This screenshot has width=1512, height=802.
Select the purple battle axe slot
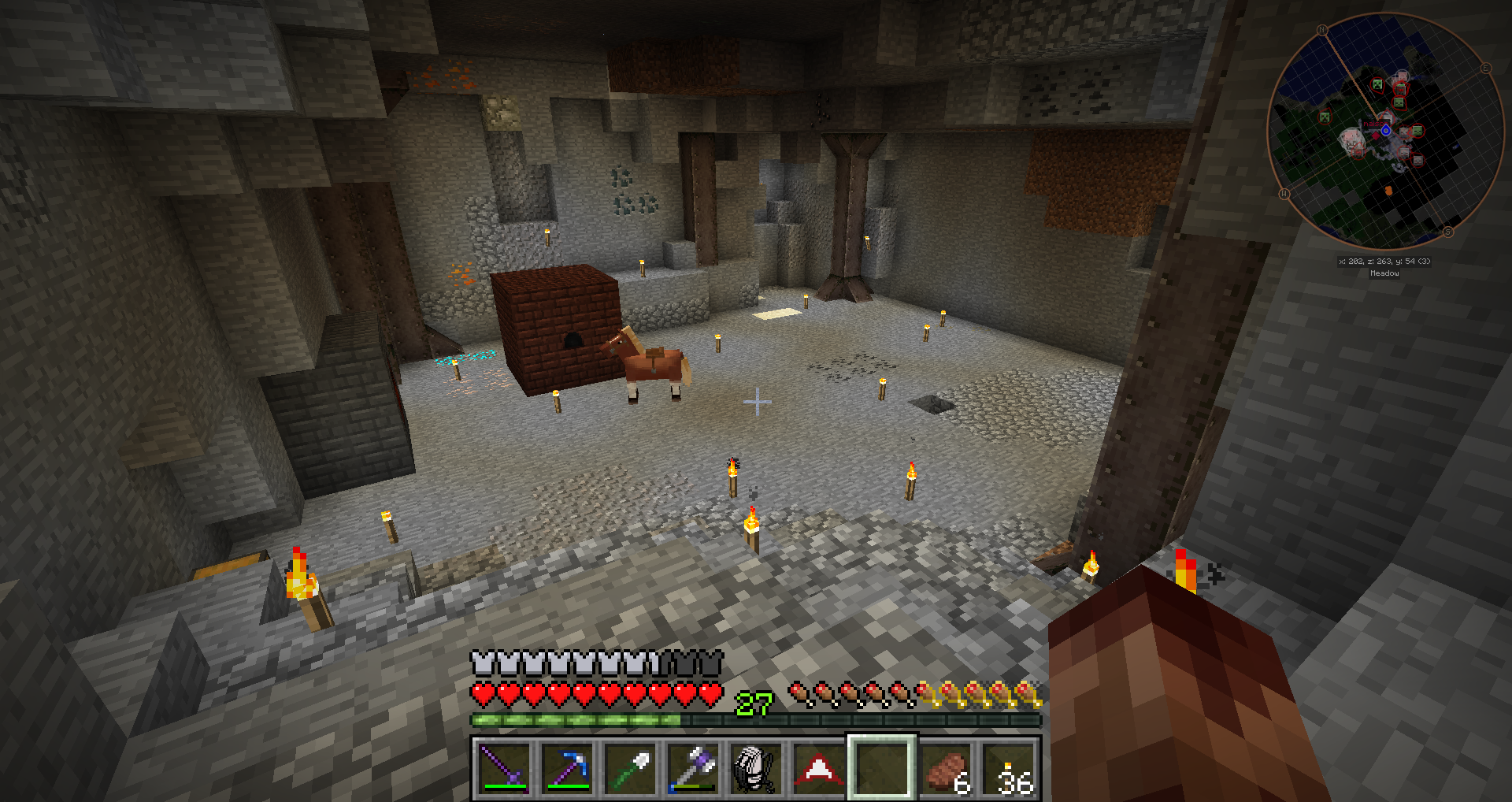point(693,767)
